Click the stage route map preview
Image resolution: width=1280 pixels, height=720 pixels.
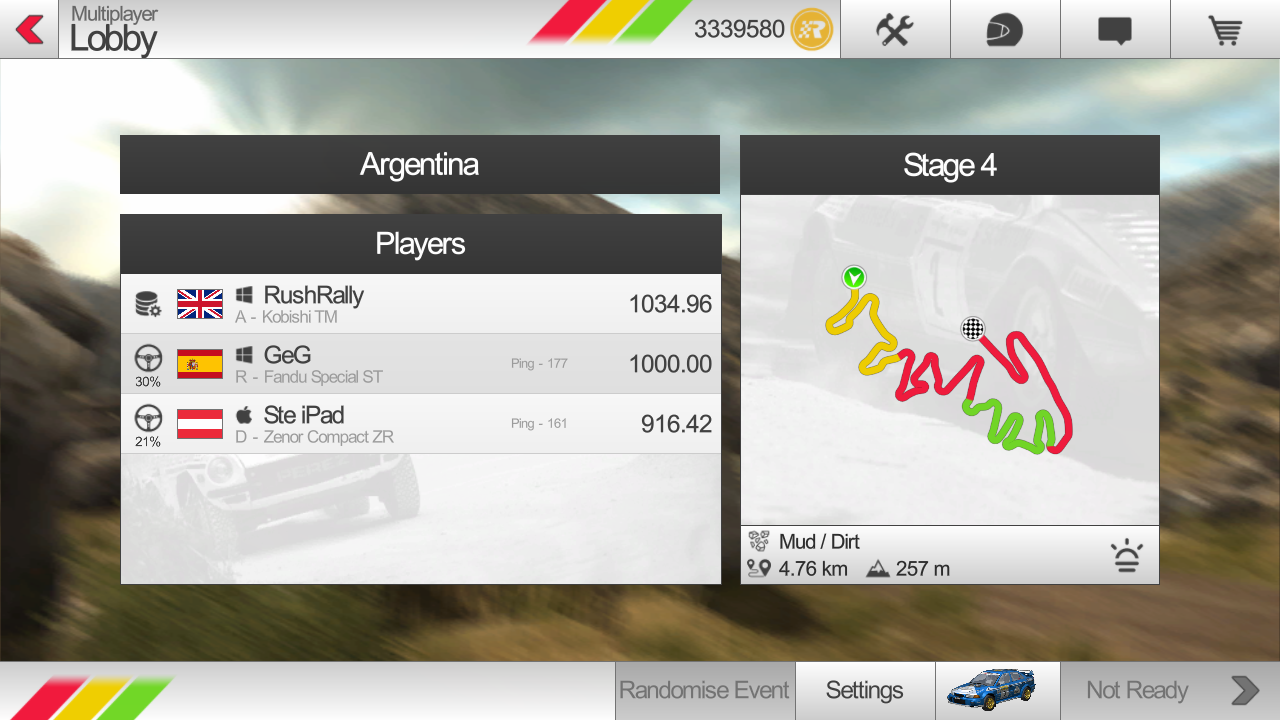pos(949,360)
